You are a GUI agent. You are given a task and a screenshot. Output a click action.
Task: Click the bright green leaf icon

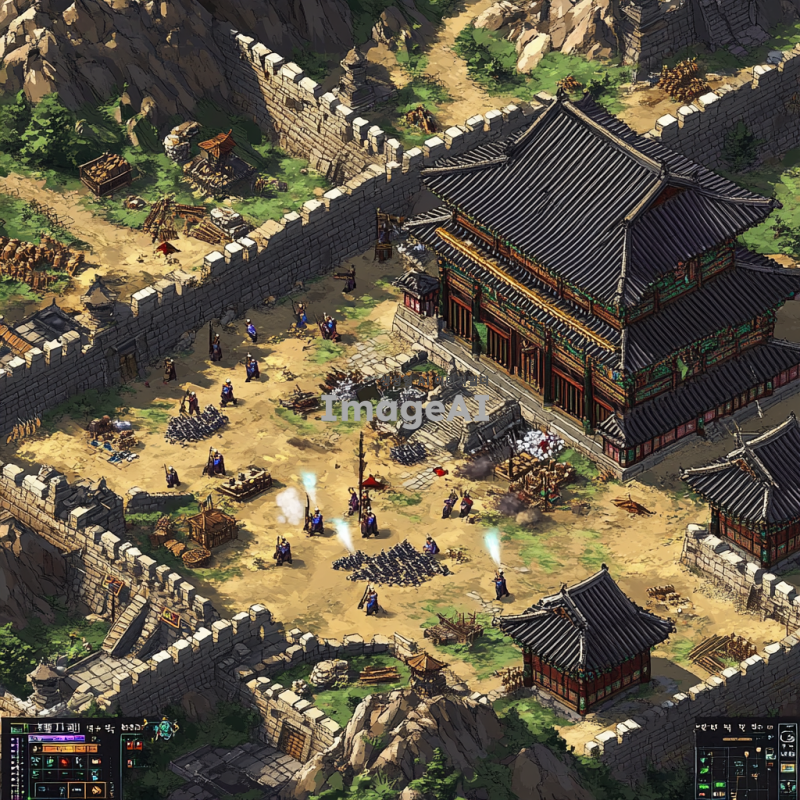coord(704,770)
